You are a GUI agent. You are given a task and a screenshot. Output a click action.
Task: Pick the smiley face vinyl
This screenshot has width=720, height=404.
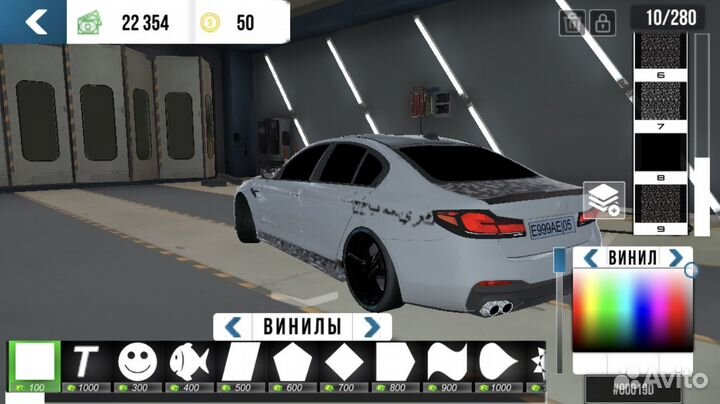click(138, 361)
